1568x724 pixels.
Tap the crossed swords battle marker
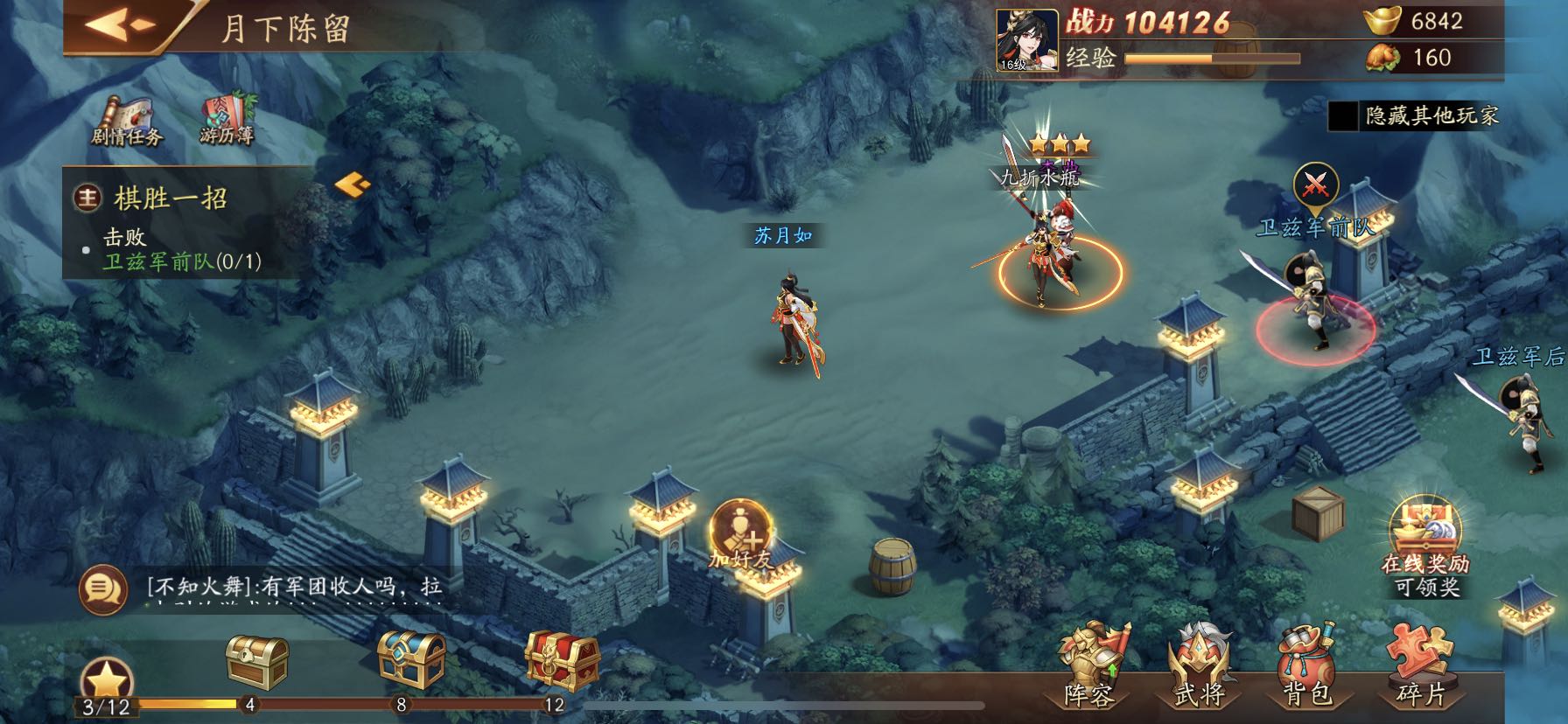point(1315,184)
